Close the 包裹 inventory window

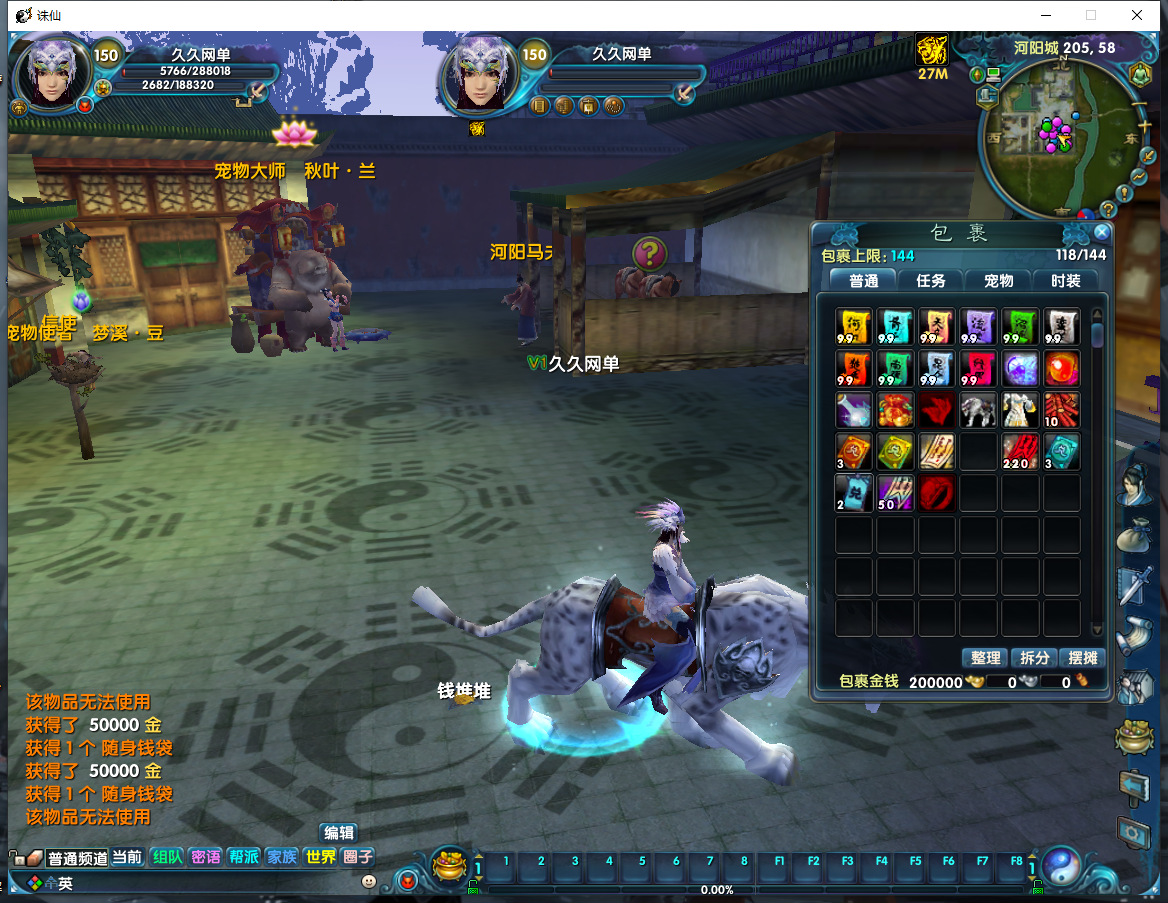[x=1102, y=232]
